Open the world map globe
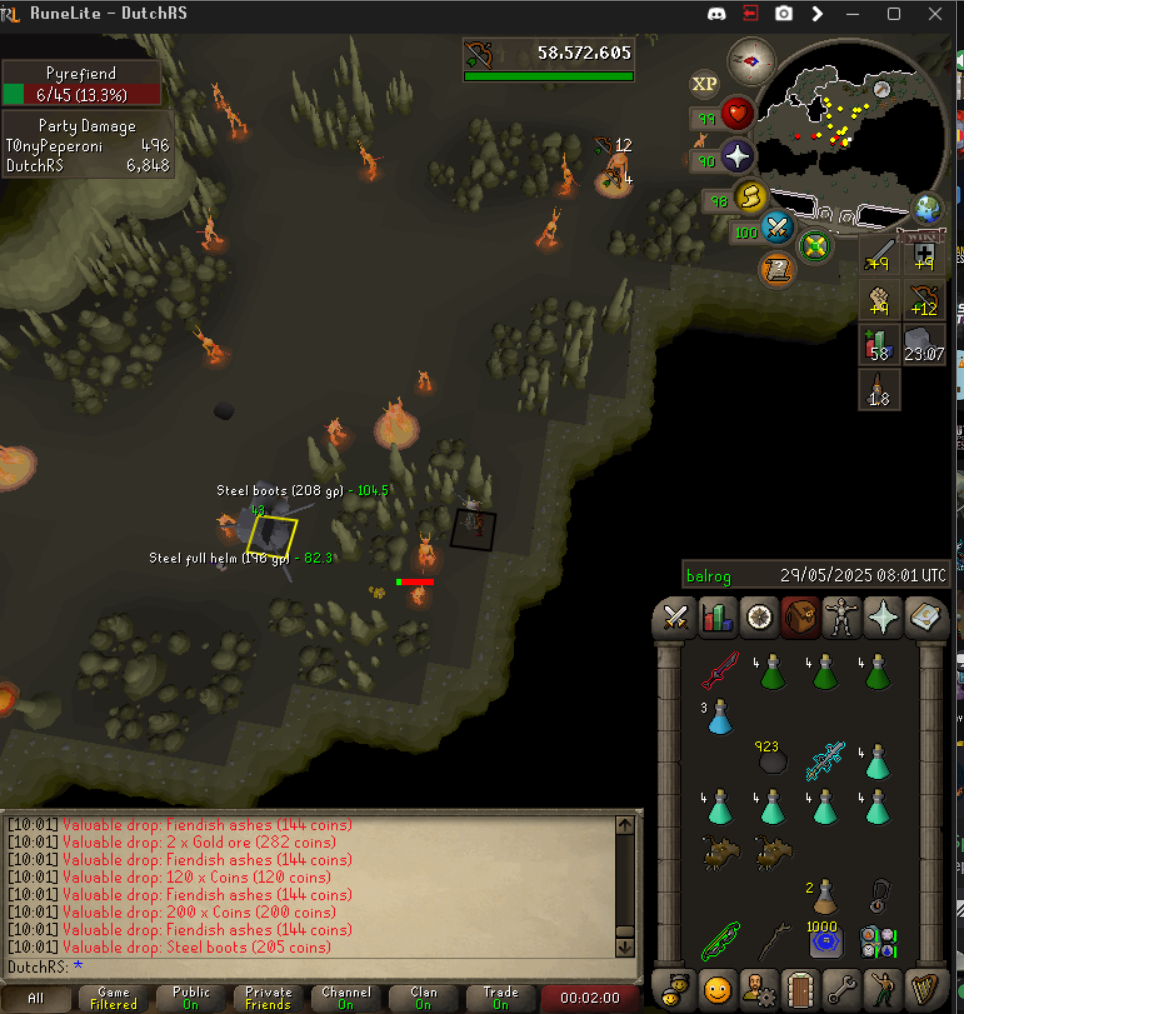Viewport: 1152px width, 1014px height. click(928, 208)
